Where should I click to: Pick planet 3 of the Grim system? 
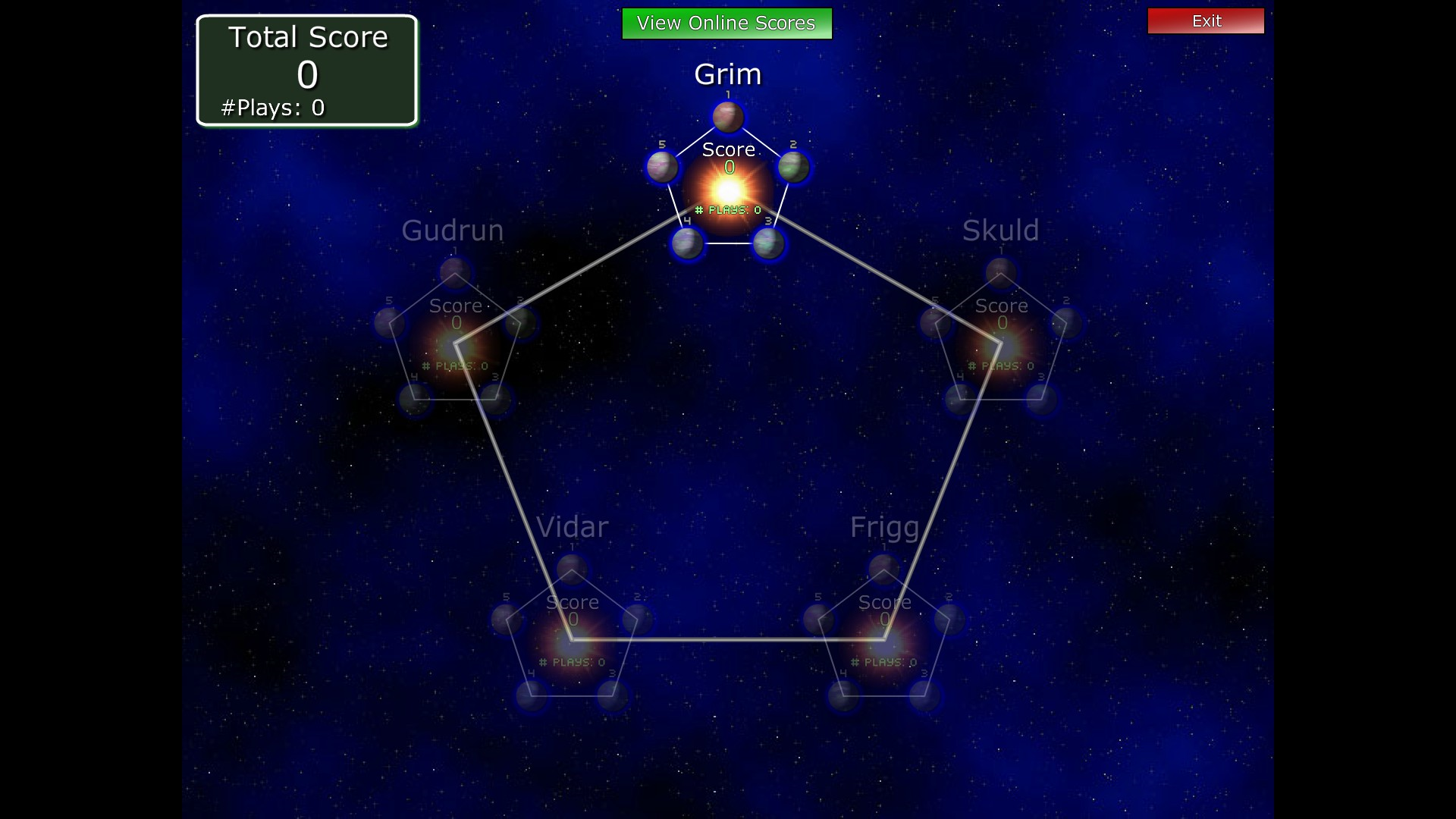768,243
